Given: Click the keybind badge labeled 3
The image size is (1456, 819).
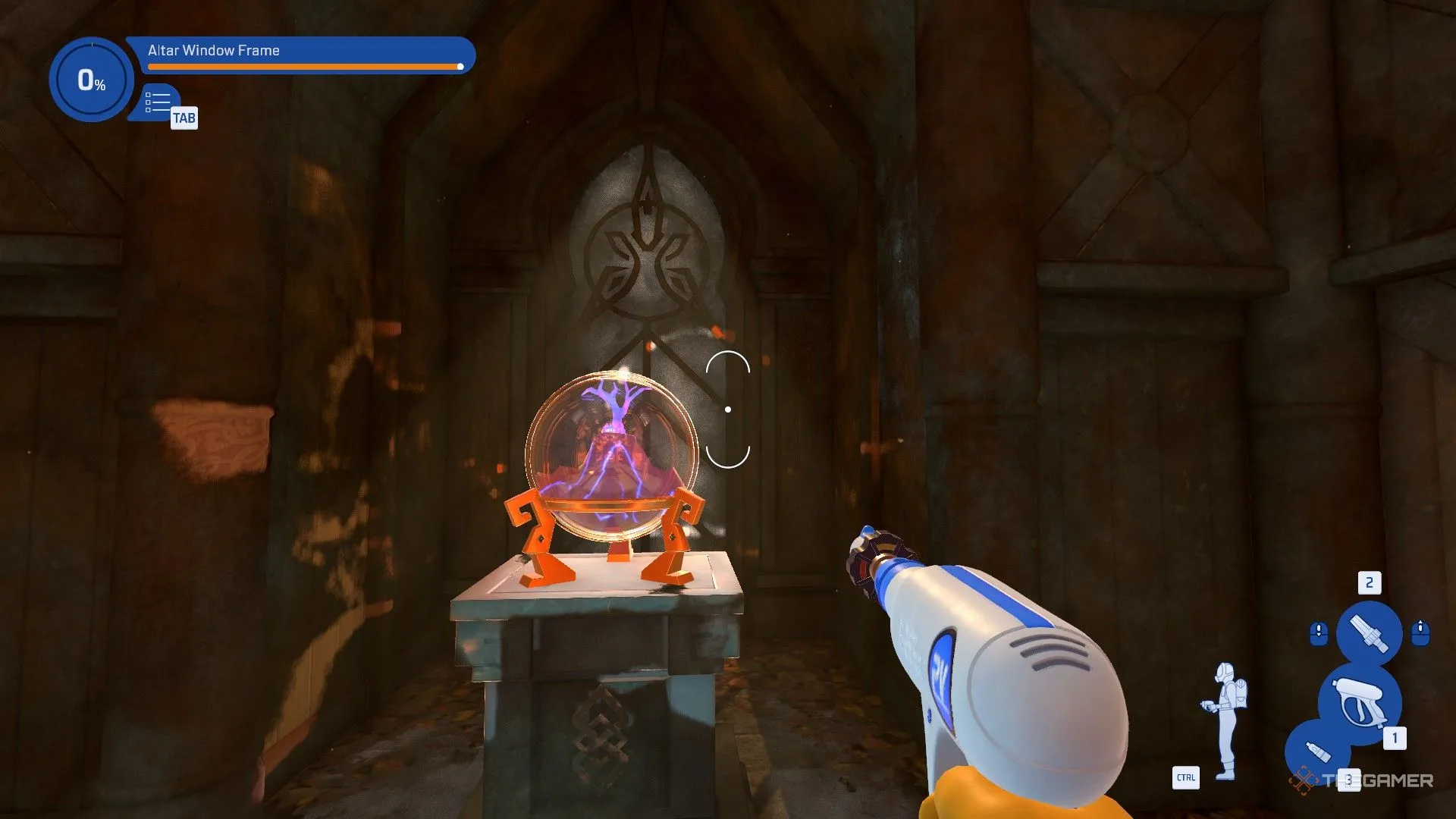Looking at the screenshot, I should pyautogui.click(x=1349, y=780).
